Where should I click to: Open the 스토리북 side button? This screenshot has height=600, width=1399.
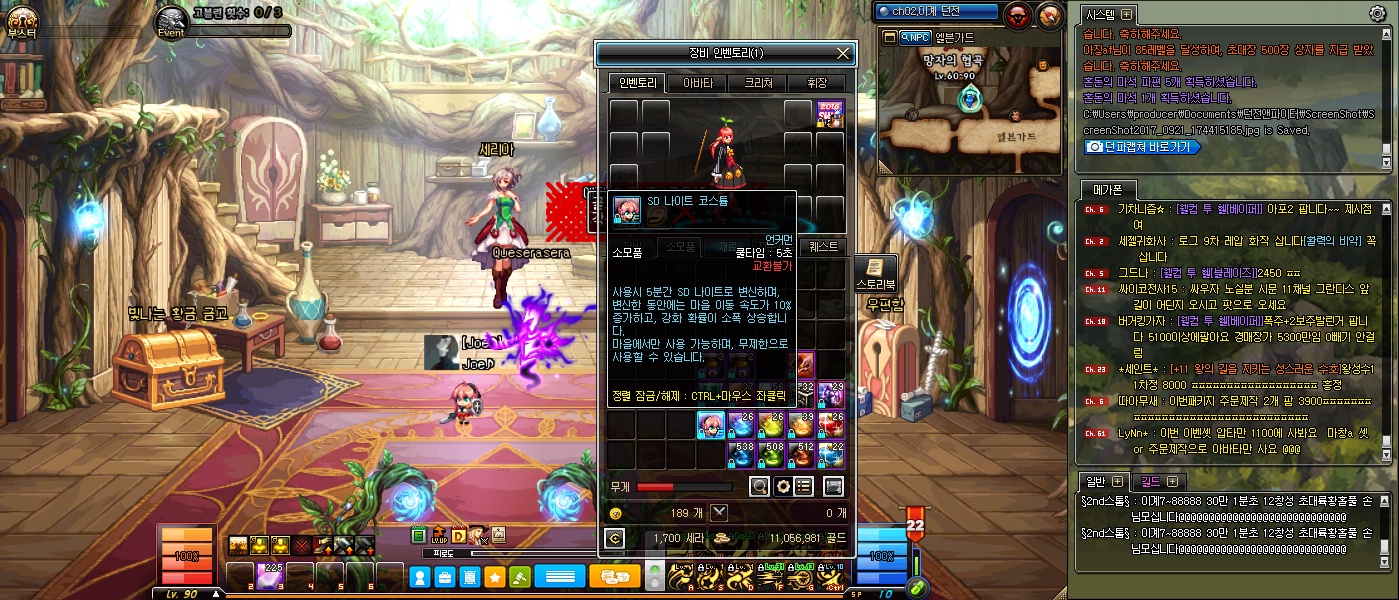click(873, 275)
